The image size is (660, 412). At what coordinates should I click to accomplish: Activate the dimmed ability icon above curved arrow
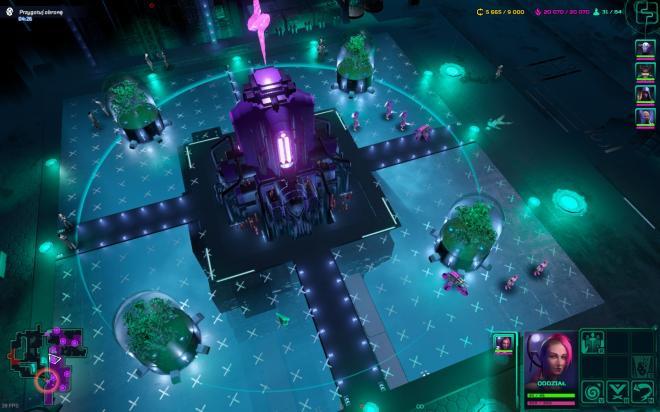click(641, 367)
